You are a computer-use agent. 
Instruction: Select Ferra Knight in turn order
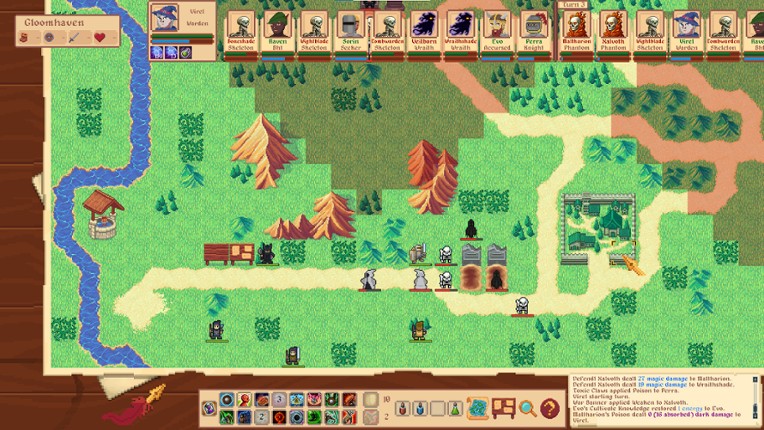(x=535, y=29)
